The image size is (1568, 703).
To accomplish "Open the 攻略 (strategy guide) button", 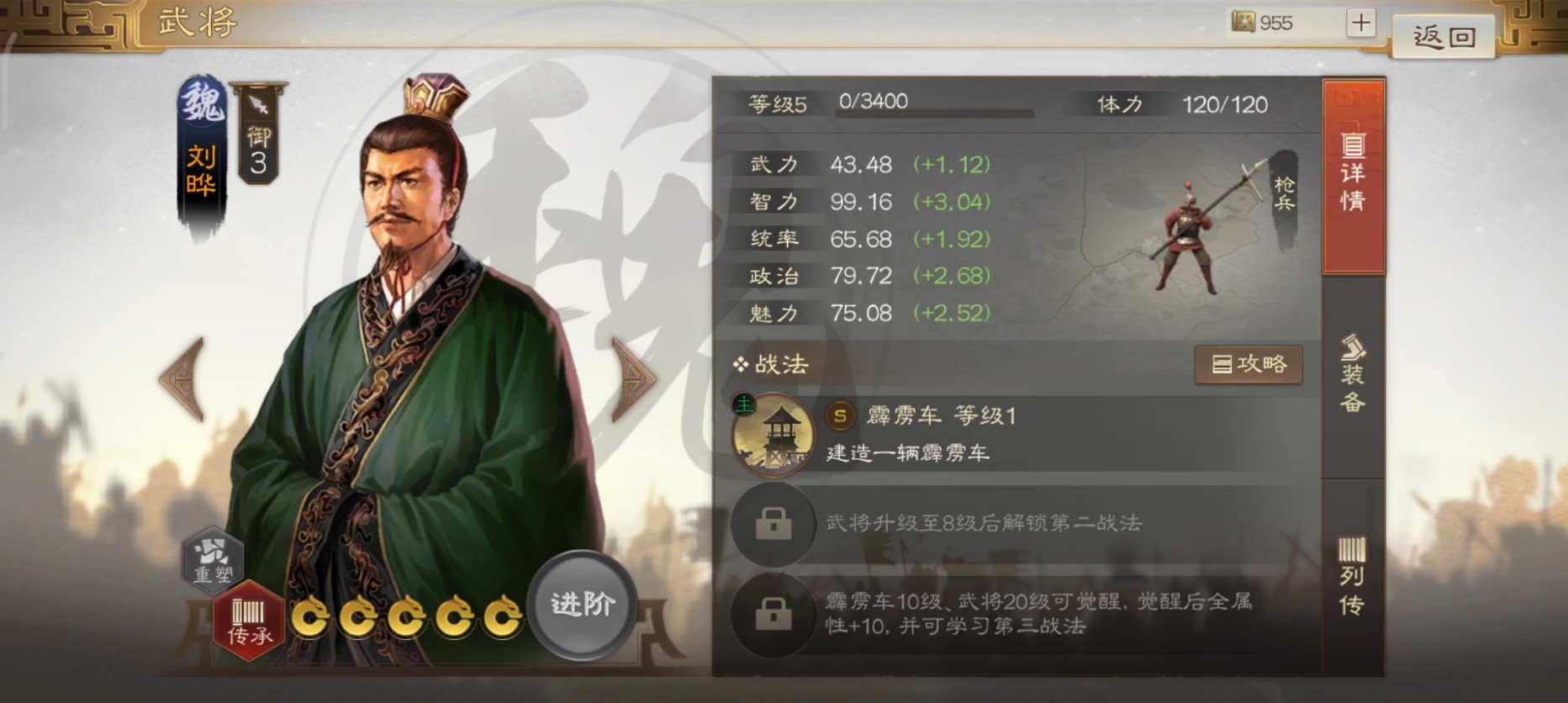I will 1249,365.
